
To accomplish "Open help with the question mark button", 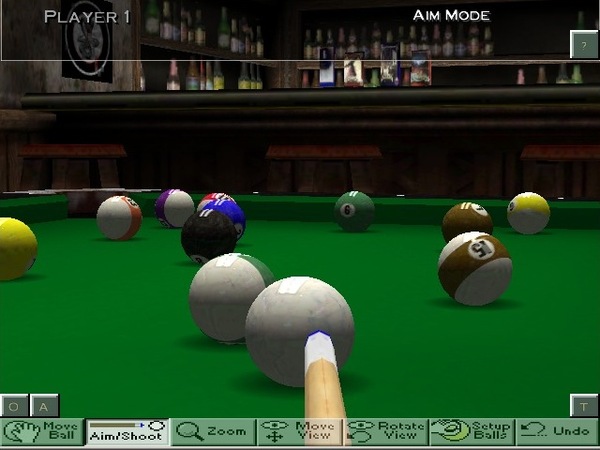I will point(584,44).
